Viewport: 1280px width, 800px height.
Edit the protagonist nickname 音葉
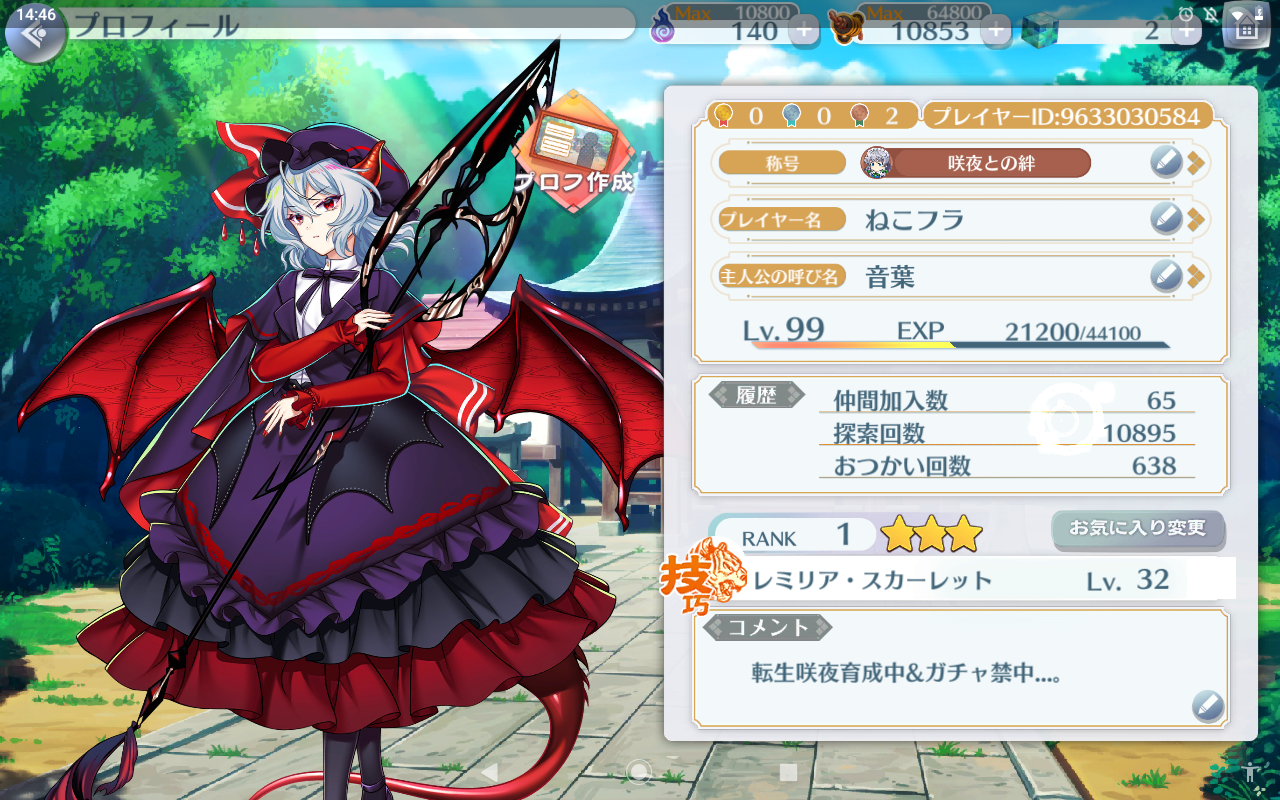[1166, 274]
